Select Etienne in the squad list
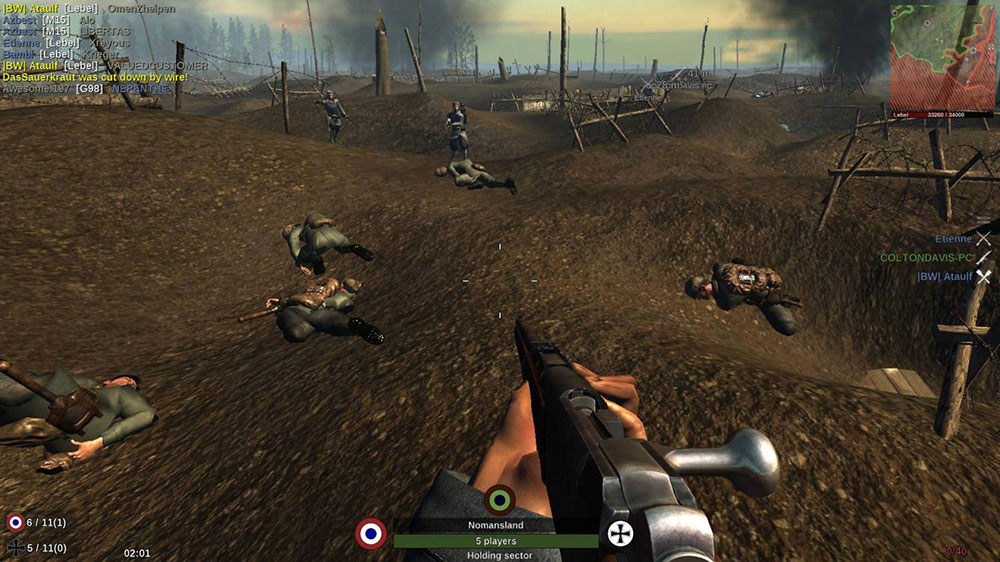1000x562 pixels. pos(953,239)
